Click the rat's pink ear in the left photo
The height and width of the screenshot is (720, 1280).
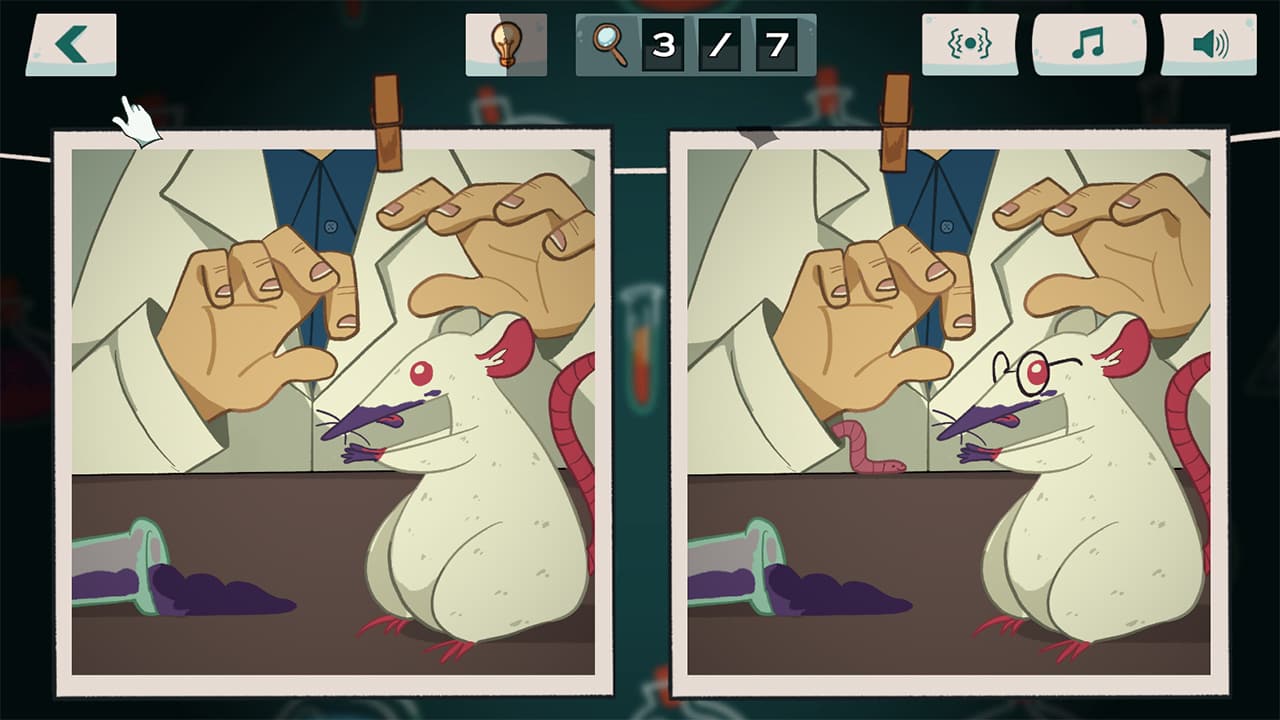[512, 345]
